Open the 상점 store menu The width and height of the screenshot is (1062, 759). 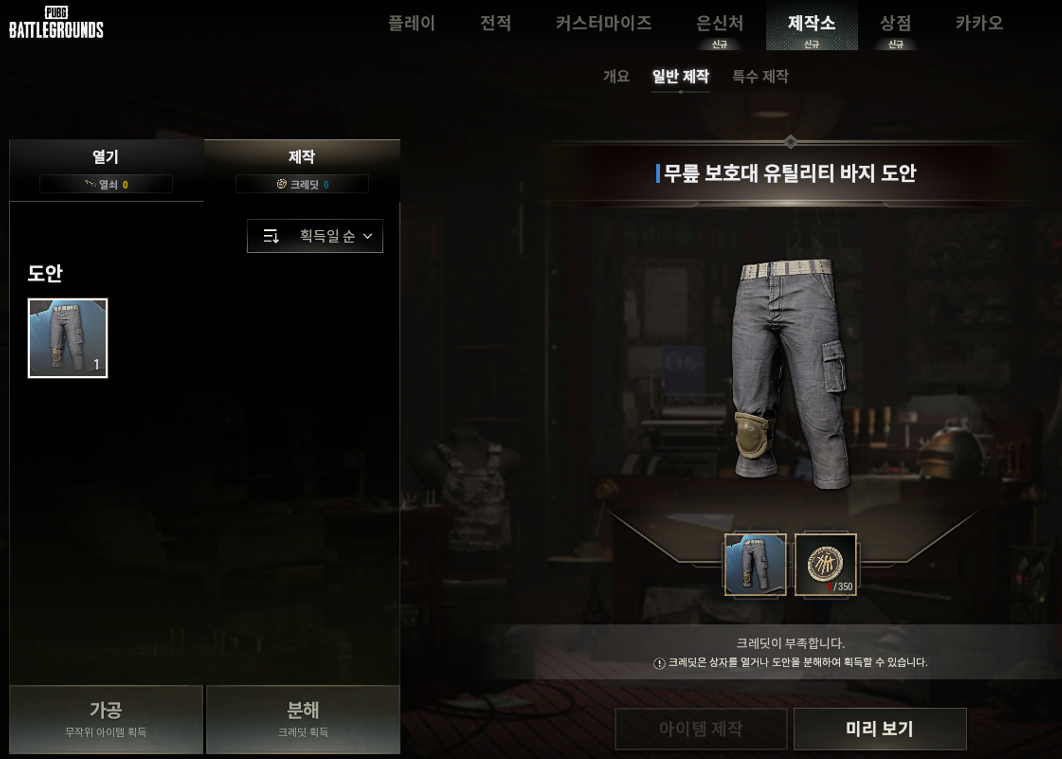[895, 24]
